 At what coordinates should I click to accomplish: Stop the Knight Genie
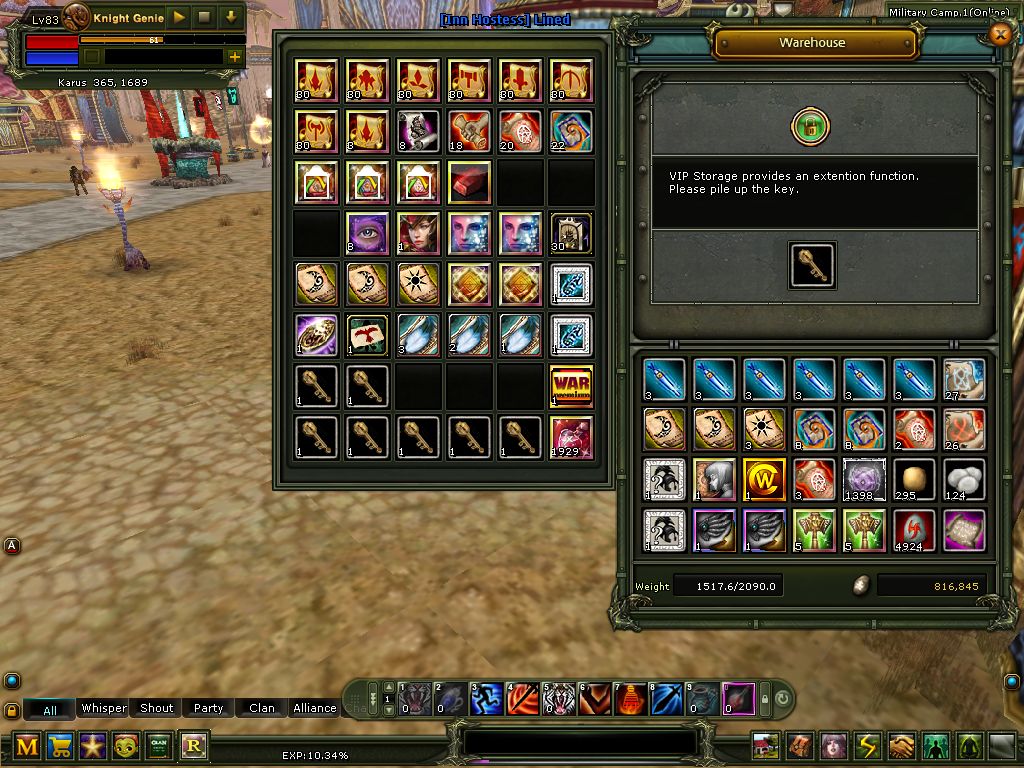(204, 17)
